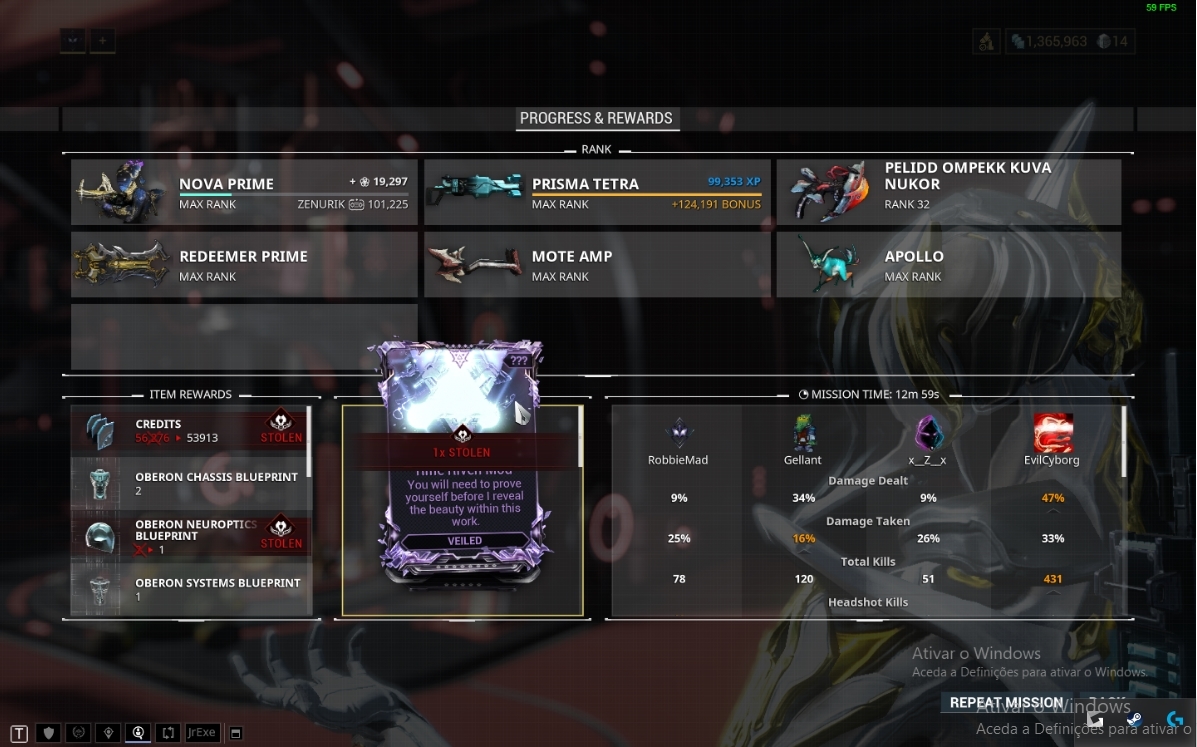Open the Steam tray icon
Image resolution: width=1197 pixels, height=747 pixels.
(1134, 720)
